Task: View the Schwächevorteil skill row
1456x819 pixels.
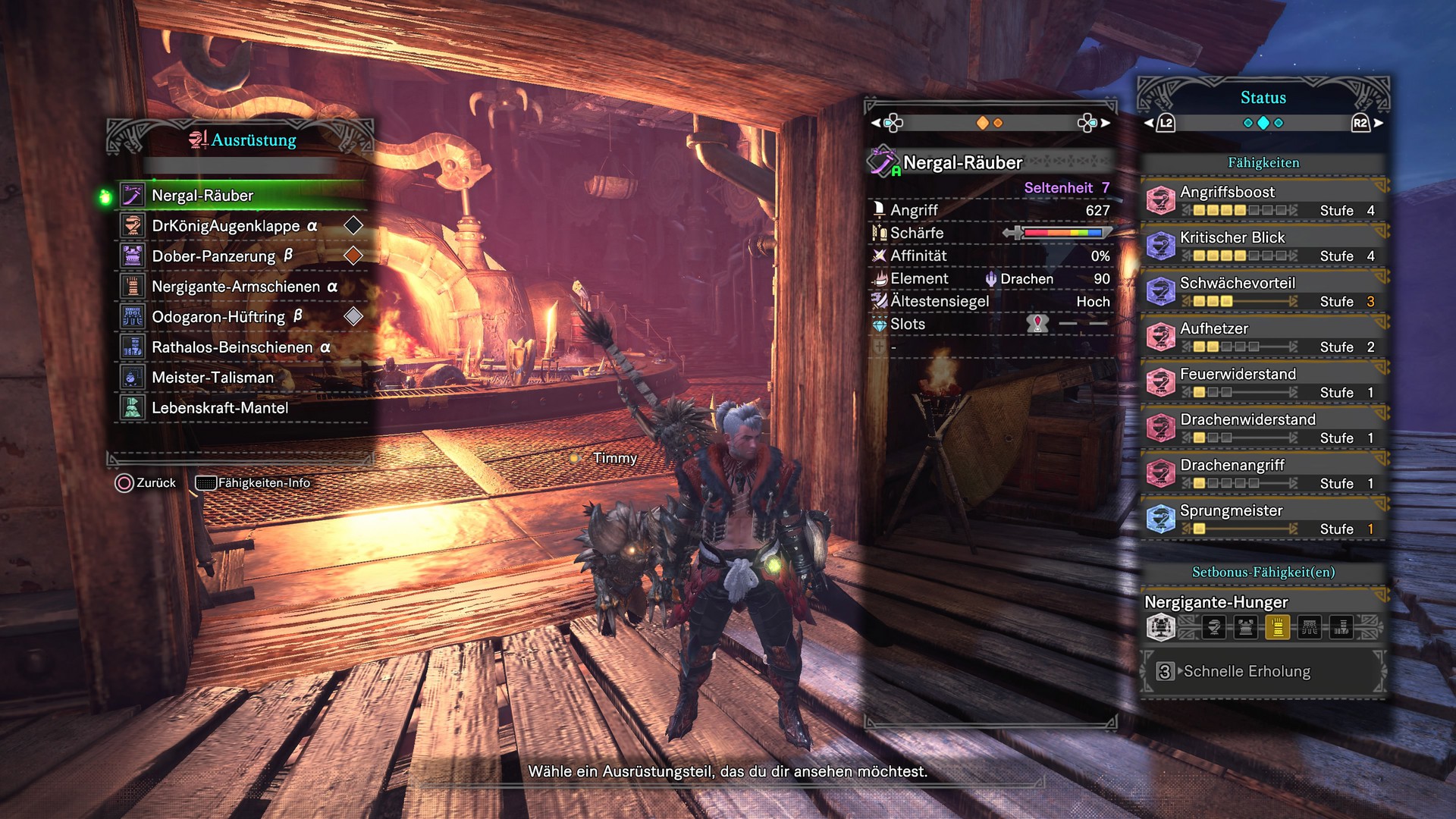Action: click(1262, 291)
